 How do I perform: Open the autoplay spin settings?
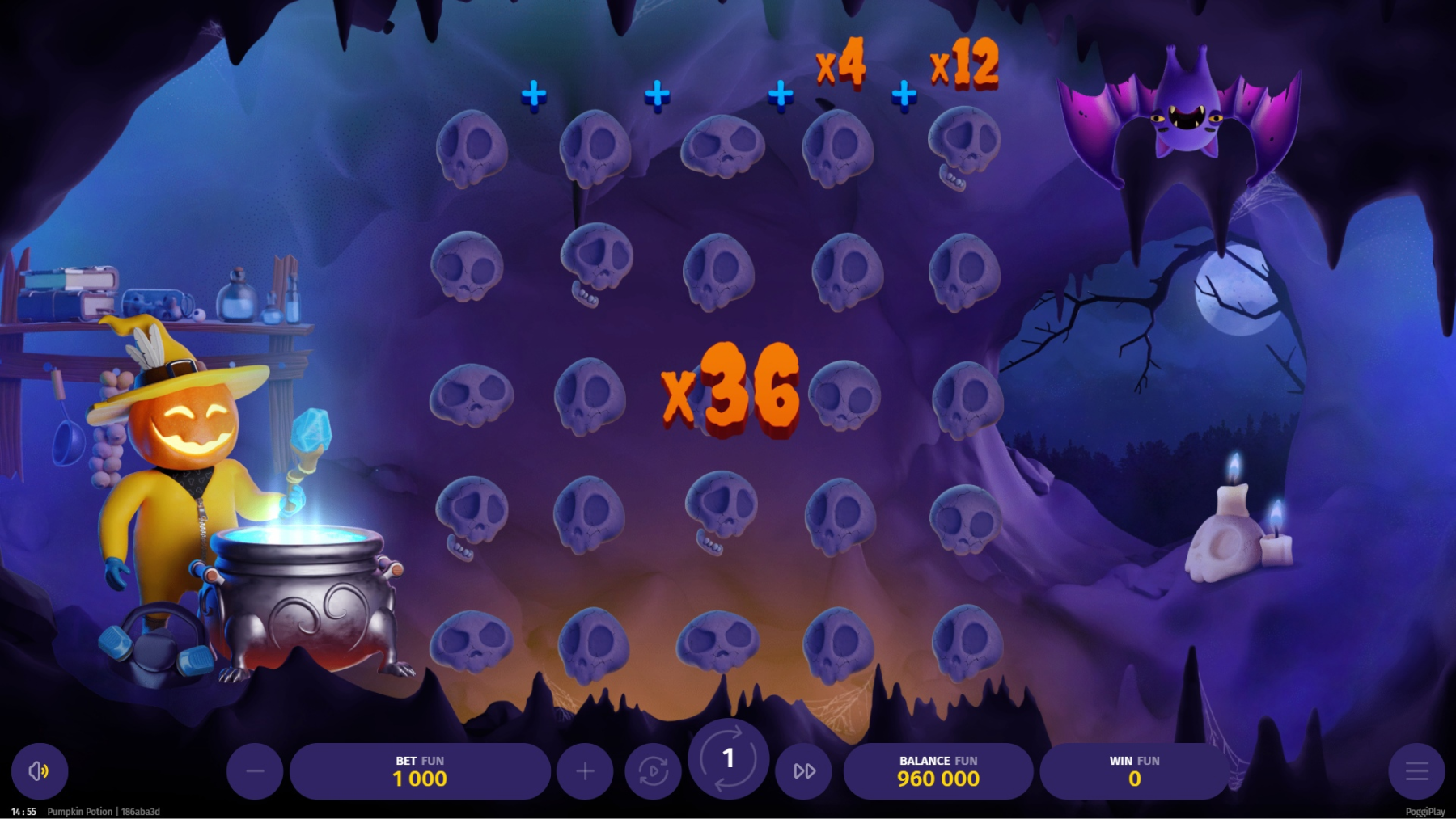pos(653,771)
